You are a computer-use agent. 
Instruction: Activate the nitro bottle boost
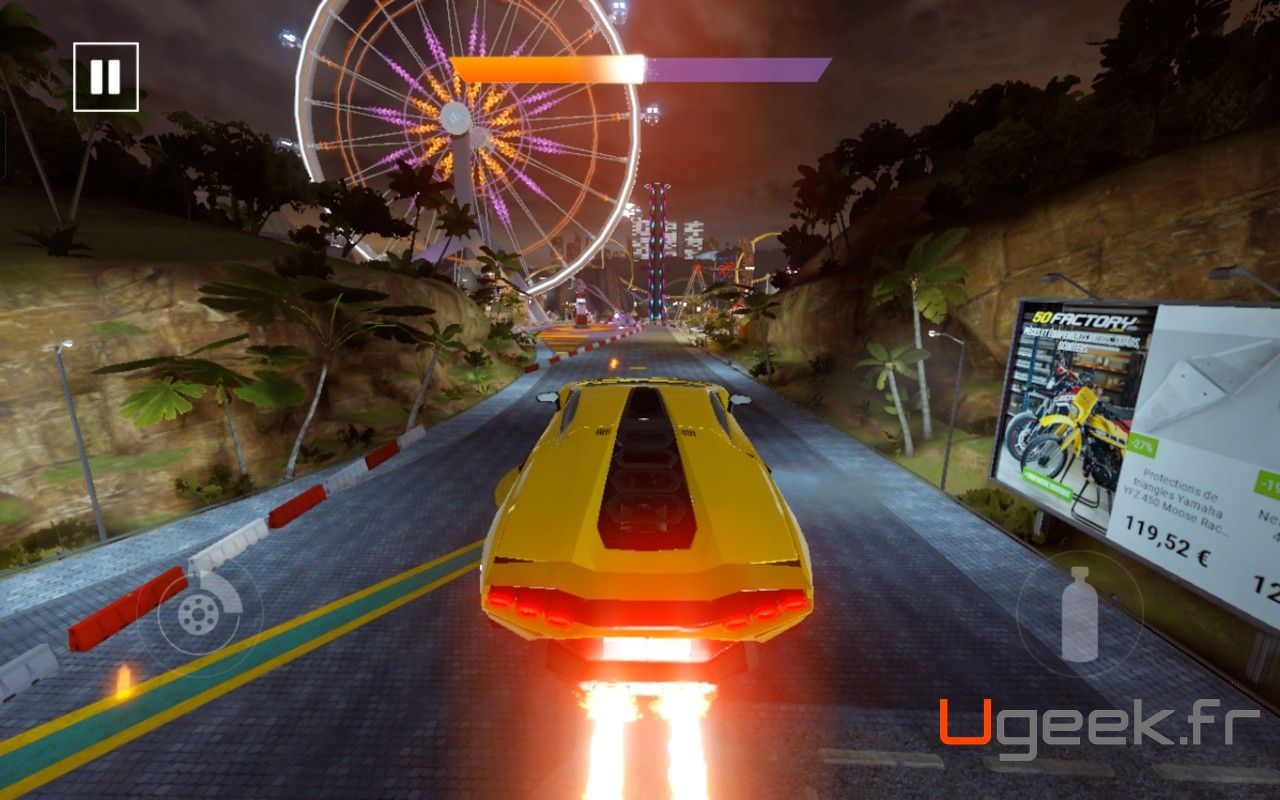(x=1080, y=614)
